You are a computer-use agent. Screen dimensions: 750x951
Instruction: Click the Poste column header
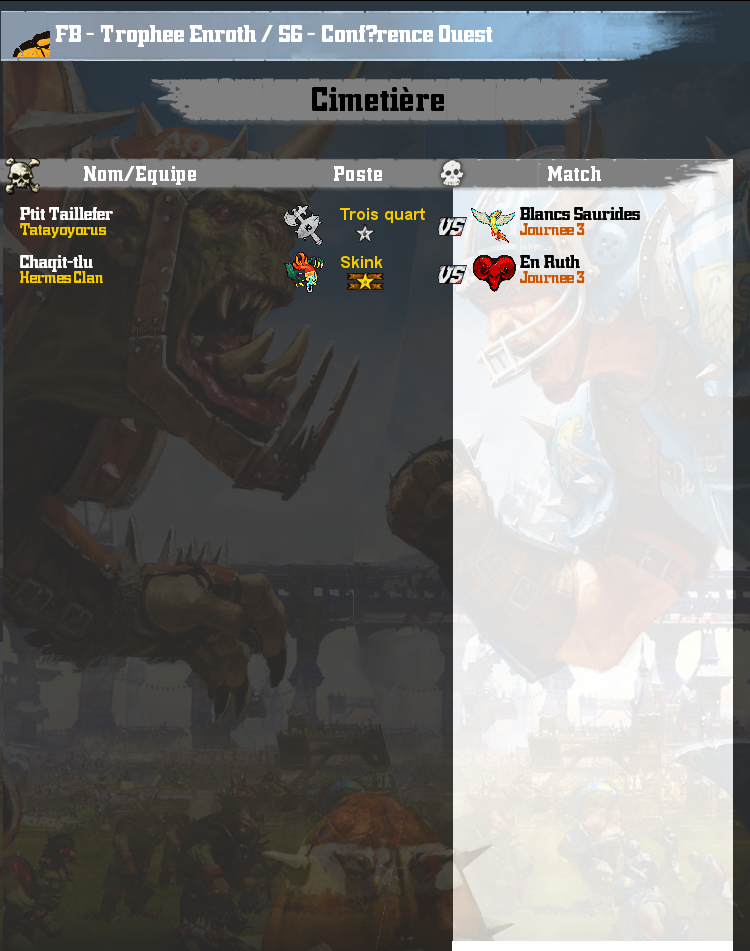358,174
